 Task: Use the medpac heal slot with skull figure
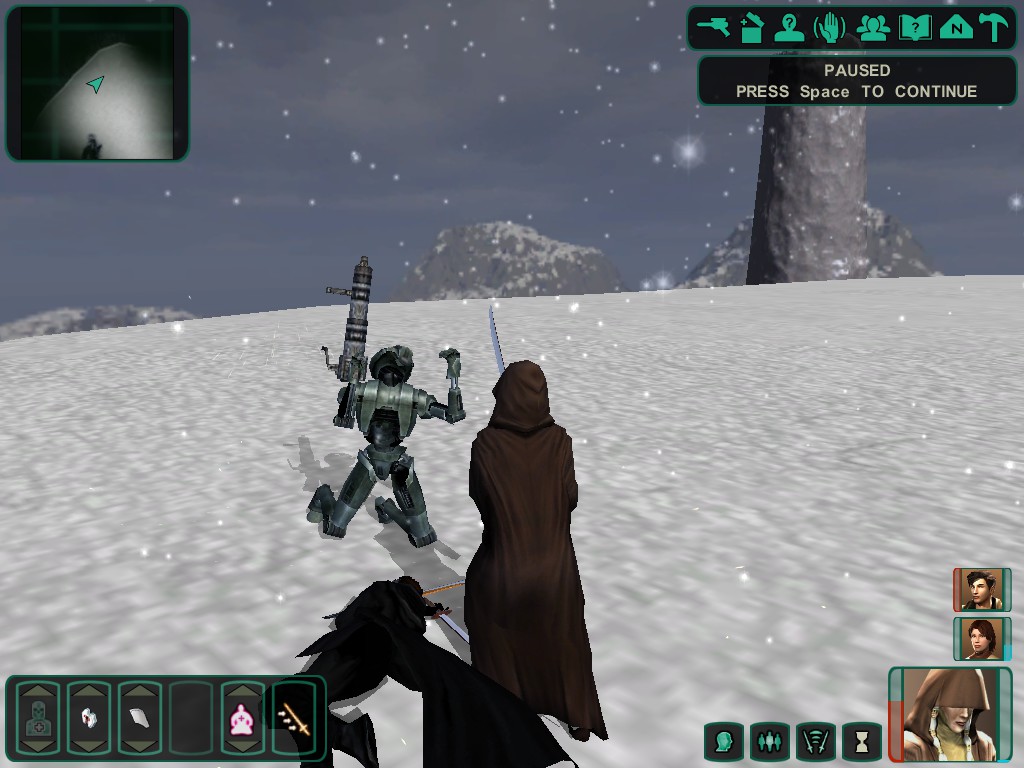click(38, 718)
